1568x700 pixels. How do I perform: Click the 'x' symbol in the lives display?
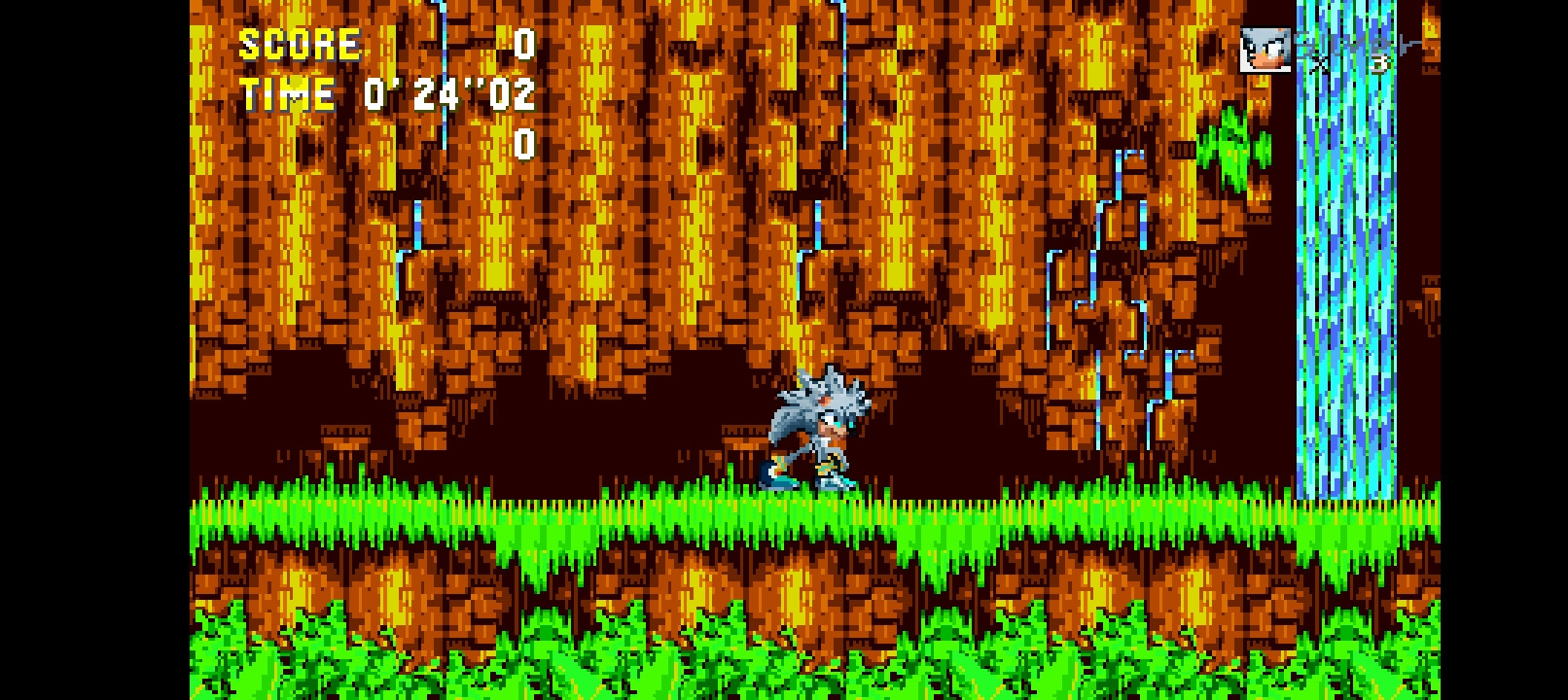point(1320,62)
